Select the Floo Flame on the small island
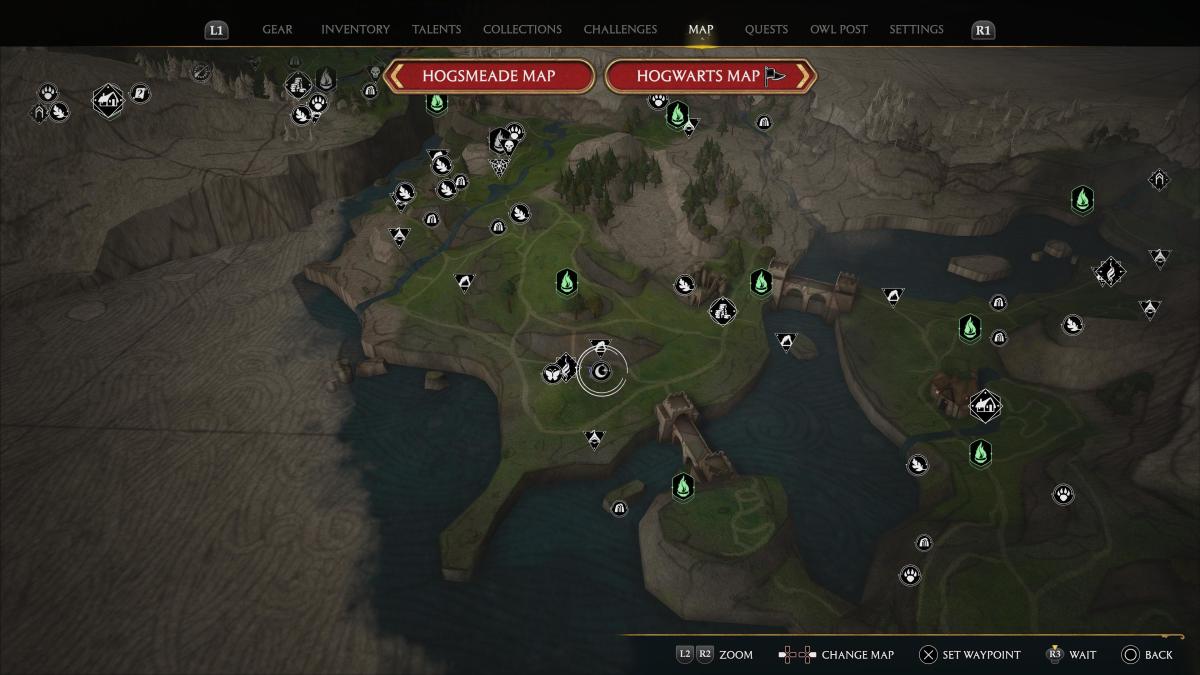The image size is (1200, 675). point(683,487)
